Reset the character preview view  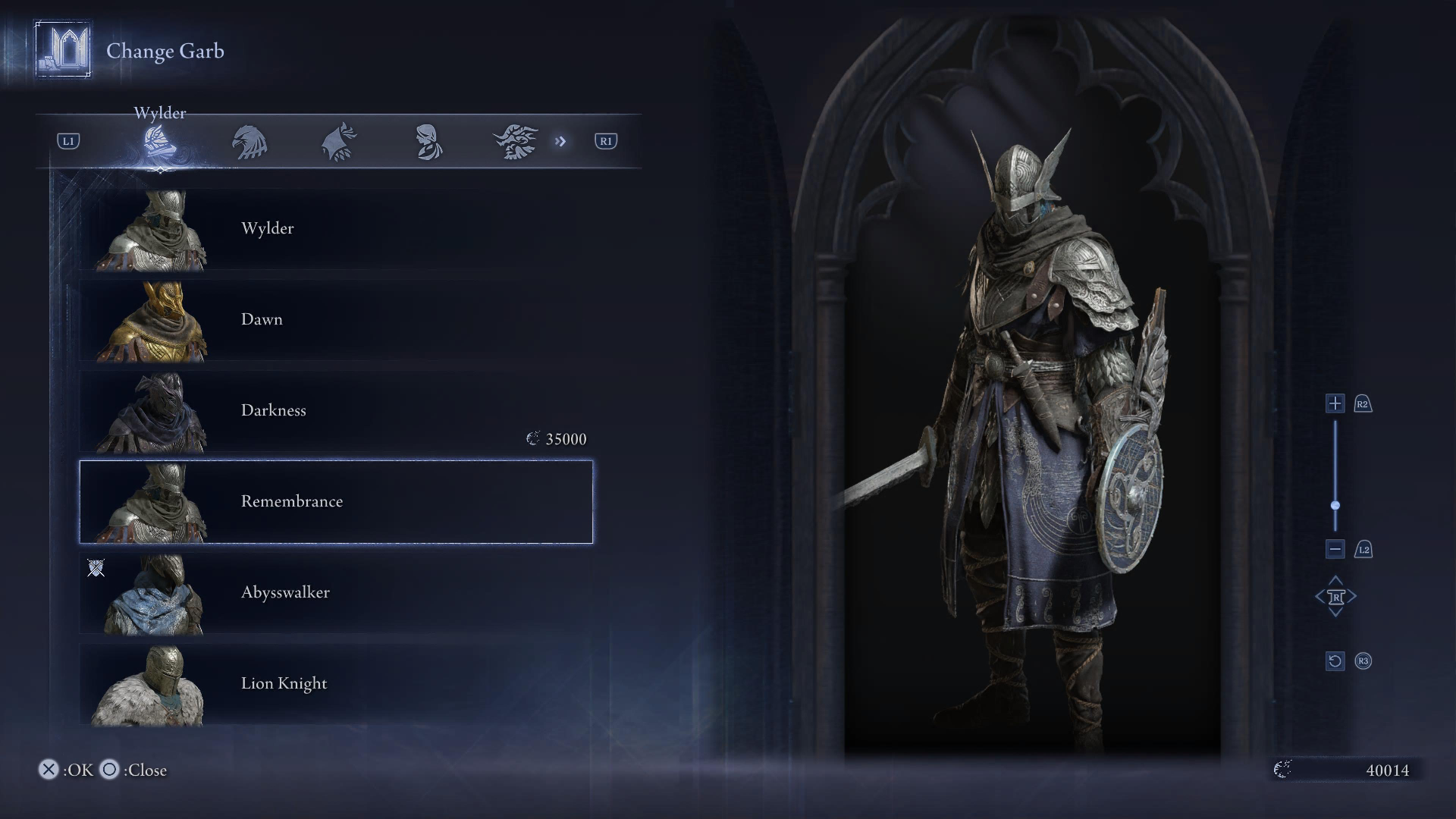point(1335,661)
